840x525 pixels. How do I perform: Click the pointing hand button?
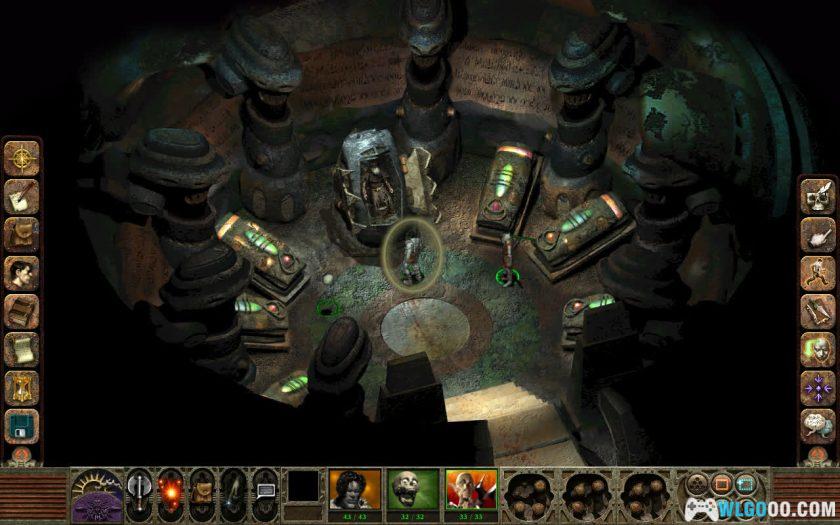pos(817,234)
